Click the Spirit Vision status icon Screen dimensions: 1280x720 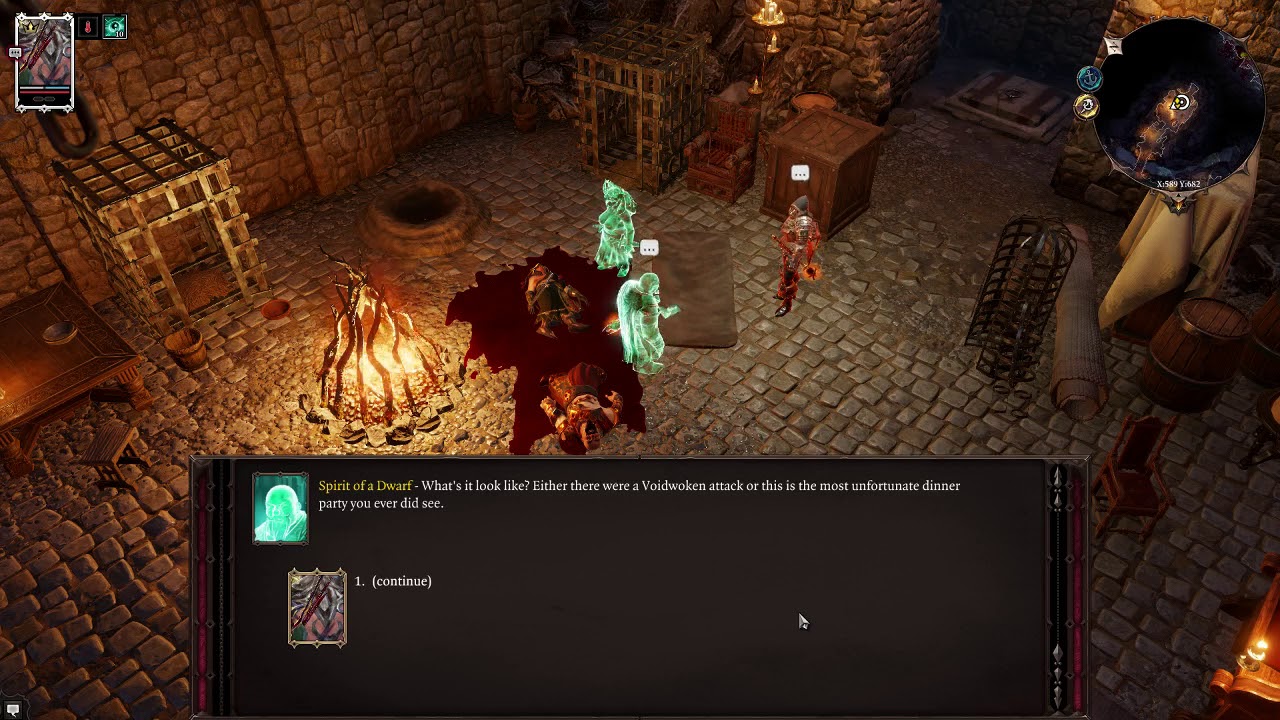point(115,27)
